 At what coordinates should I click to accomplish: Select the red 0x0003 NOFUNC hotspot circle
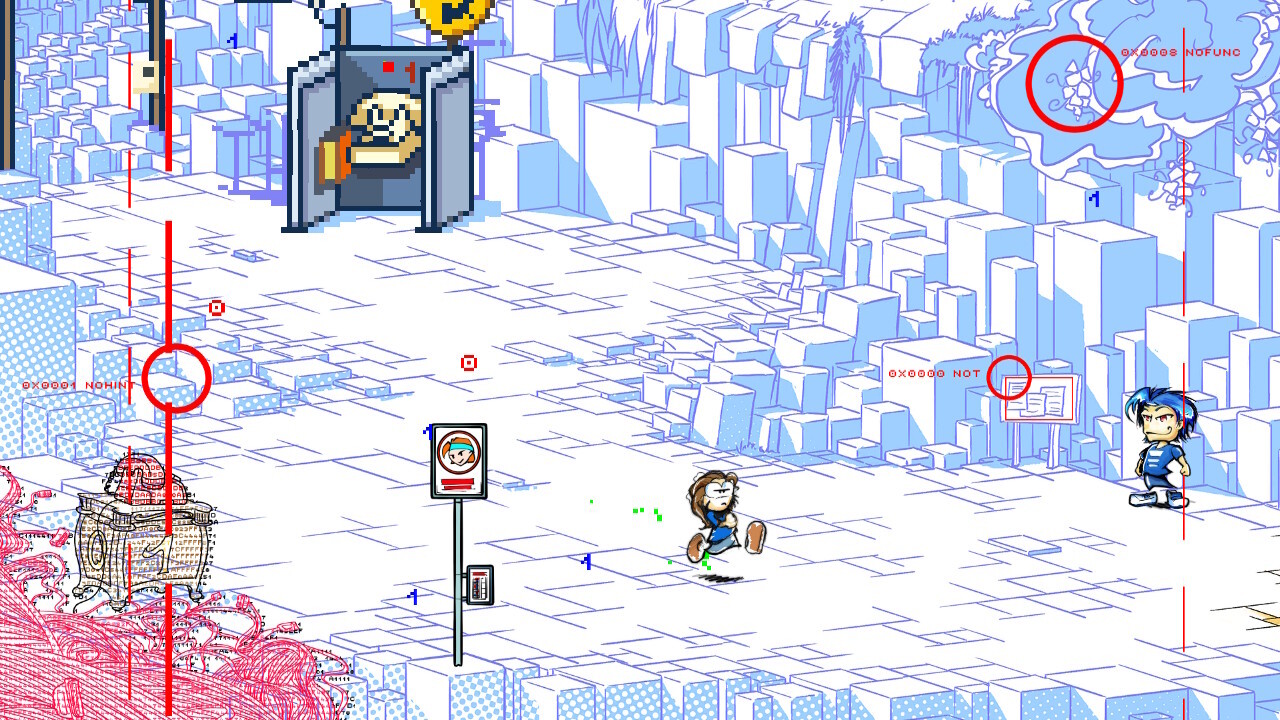tap(1074, 83)
